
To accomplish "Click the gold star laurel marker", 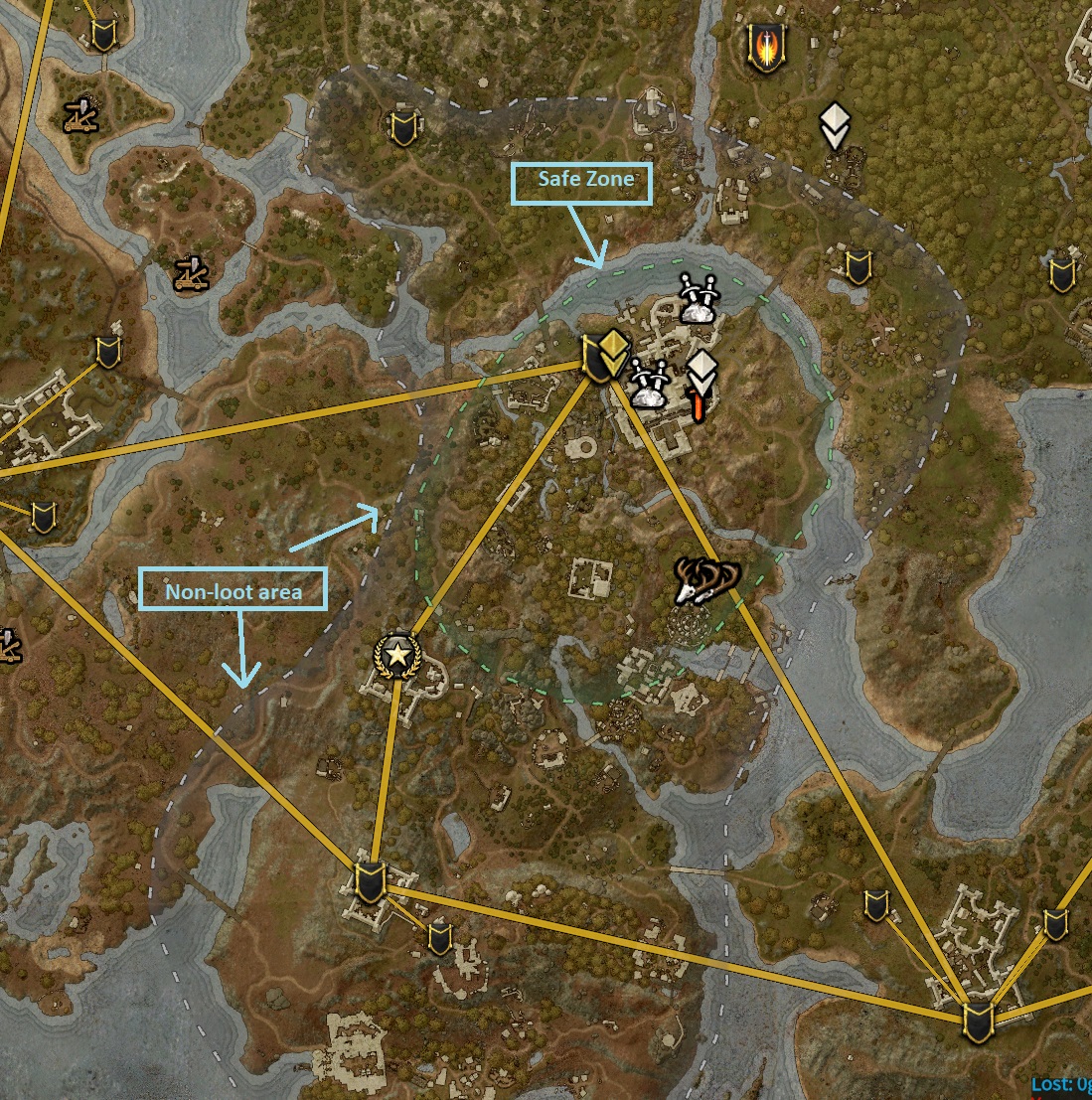I will coord(397,655).
